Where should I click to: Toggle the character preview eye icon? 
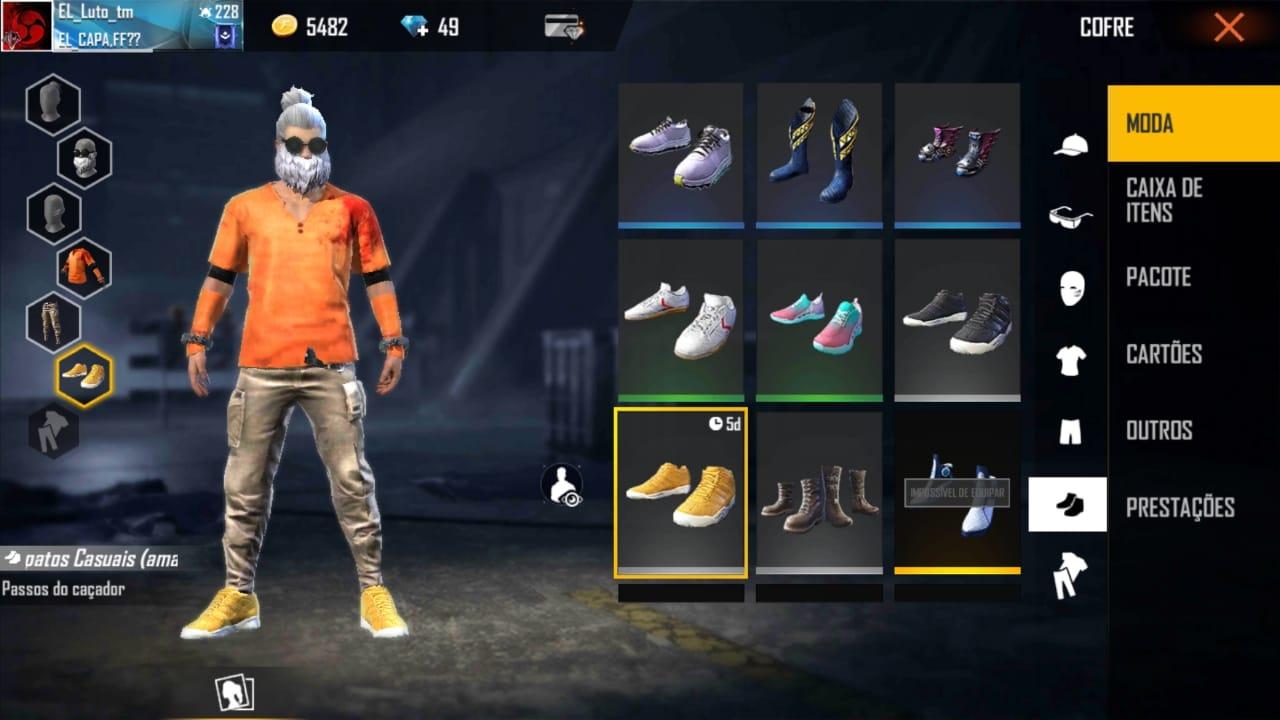[562, 486]
